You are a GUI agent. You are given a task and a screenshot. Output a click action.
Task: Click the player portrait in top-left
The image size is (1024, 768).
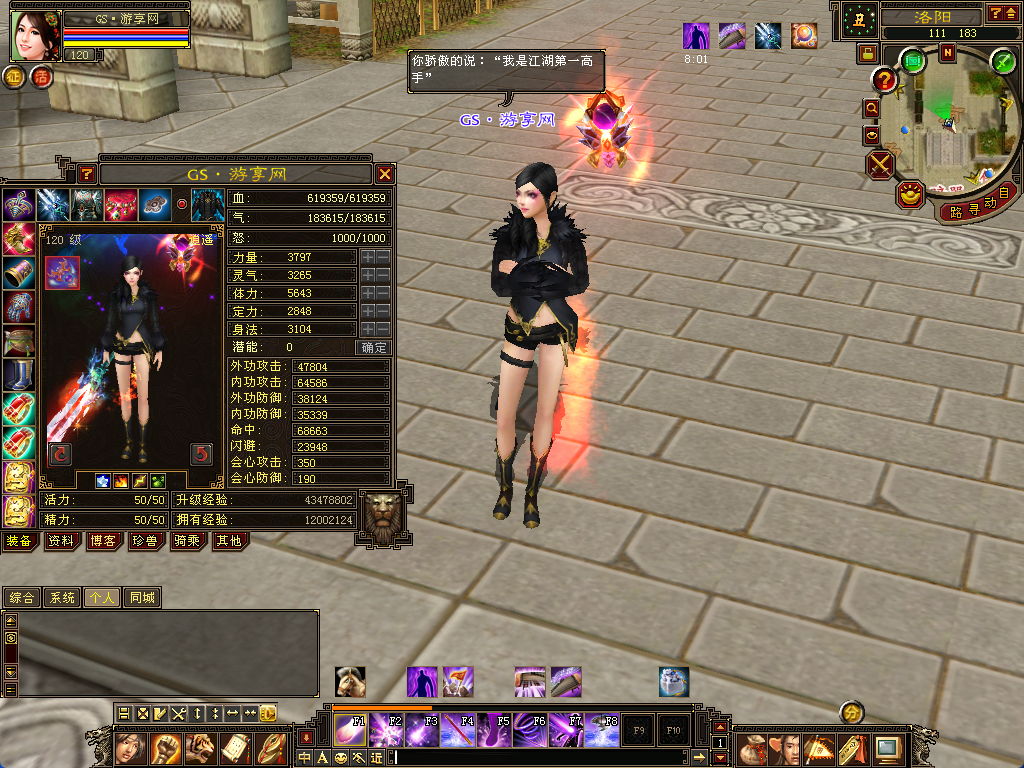pos(35,35)
